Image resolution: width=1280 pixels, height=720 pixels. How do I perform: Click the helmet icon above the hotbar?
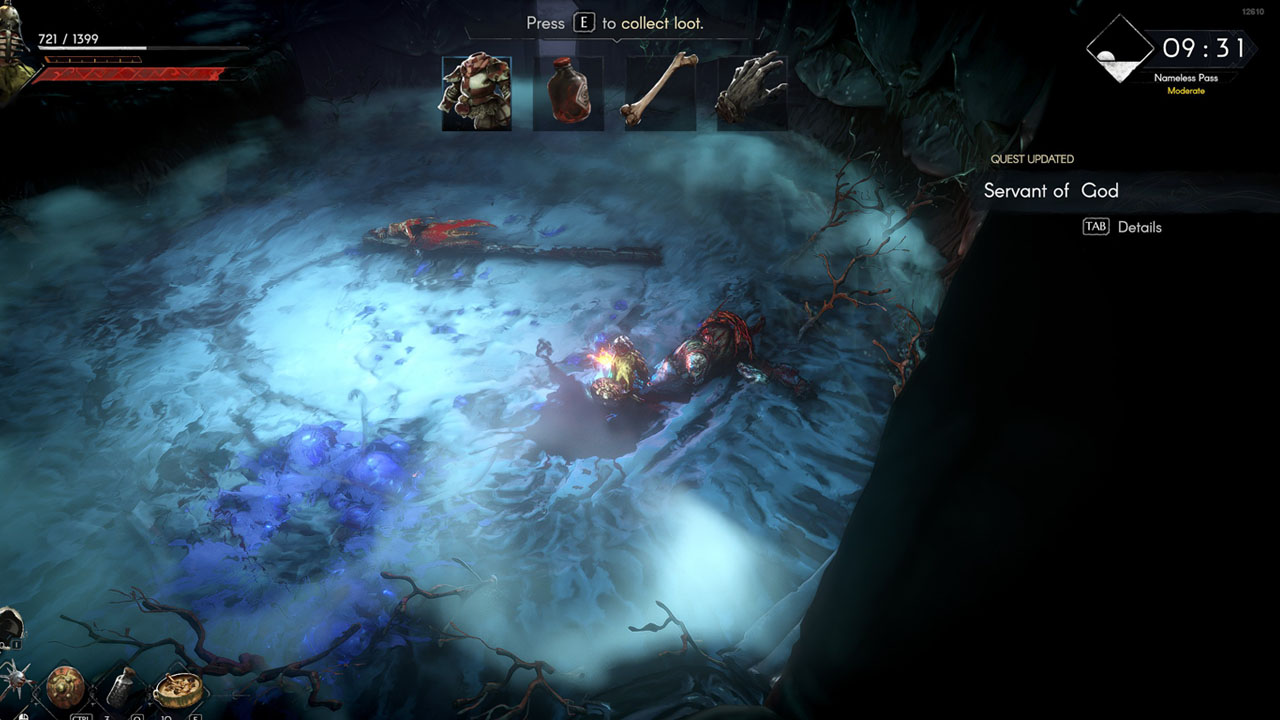(x=9, y=626)
